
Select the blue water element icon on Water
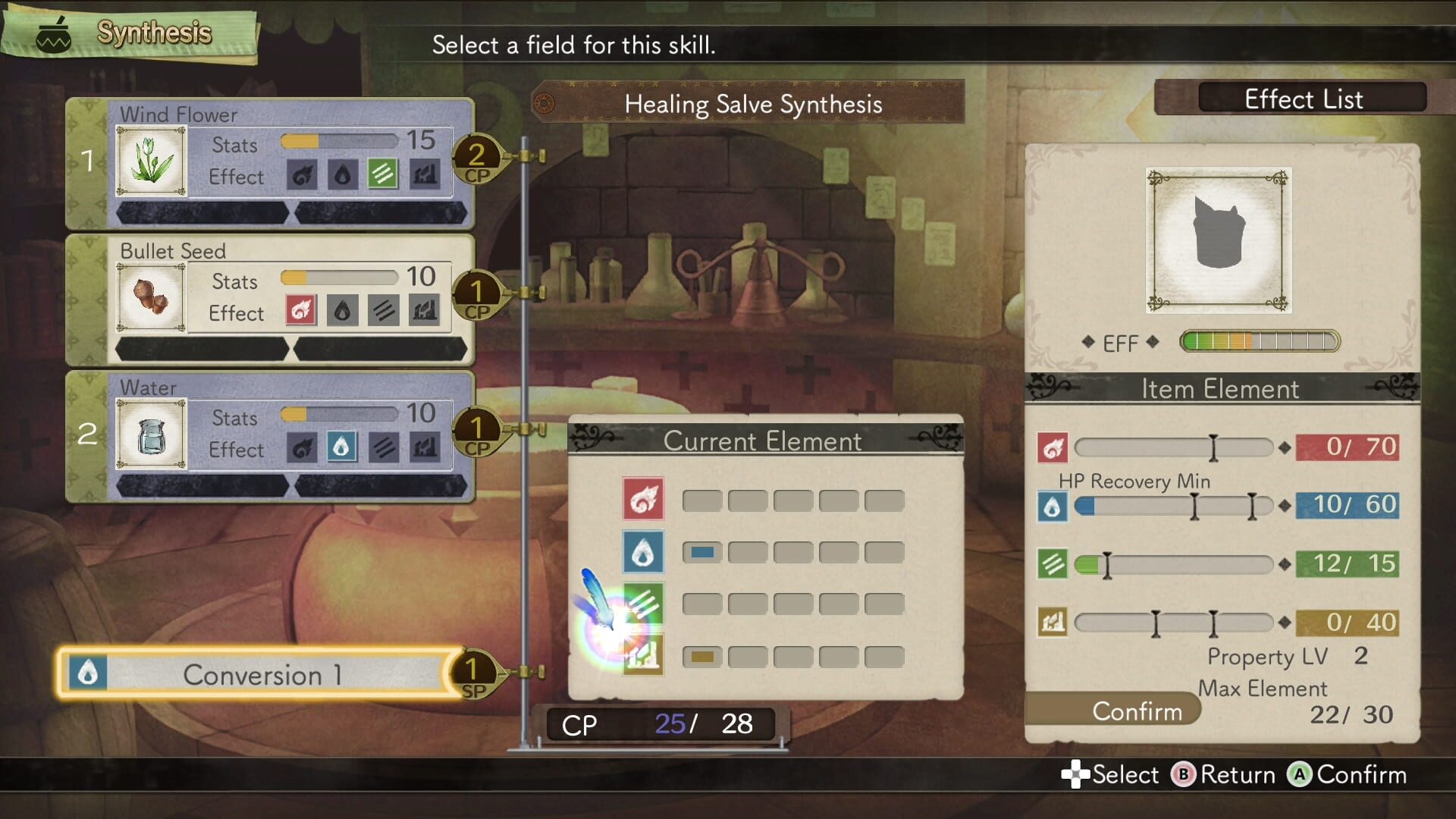tap(342, 446)
